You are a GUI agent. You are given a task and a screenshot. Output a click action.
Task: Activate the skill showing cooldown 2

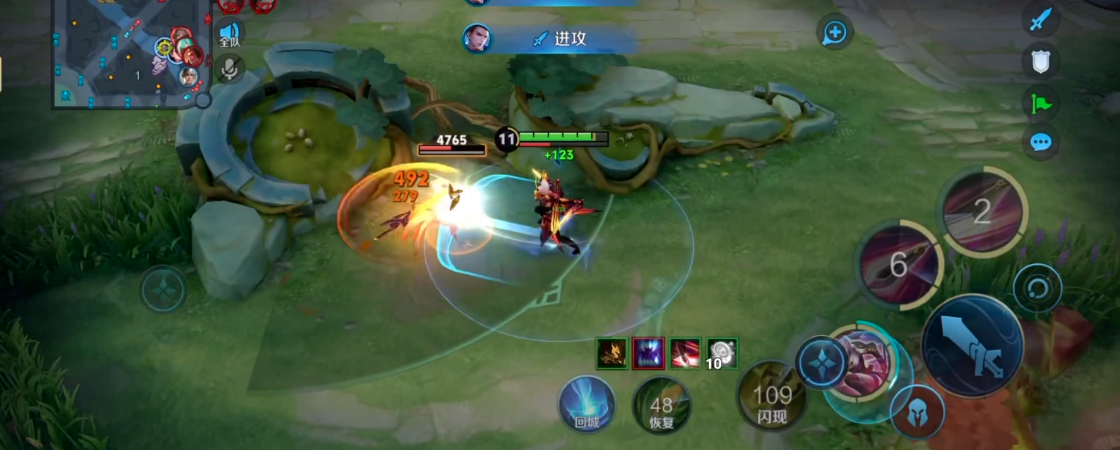(981, 211)
